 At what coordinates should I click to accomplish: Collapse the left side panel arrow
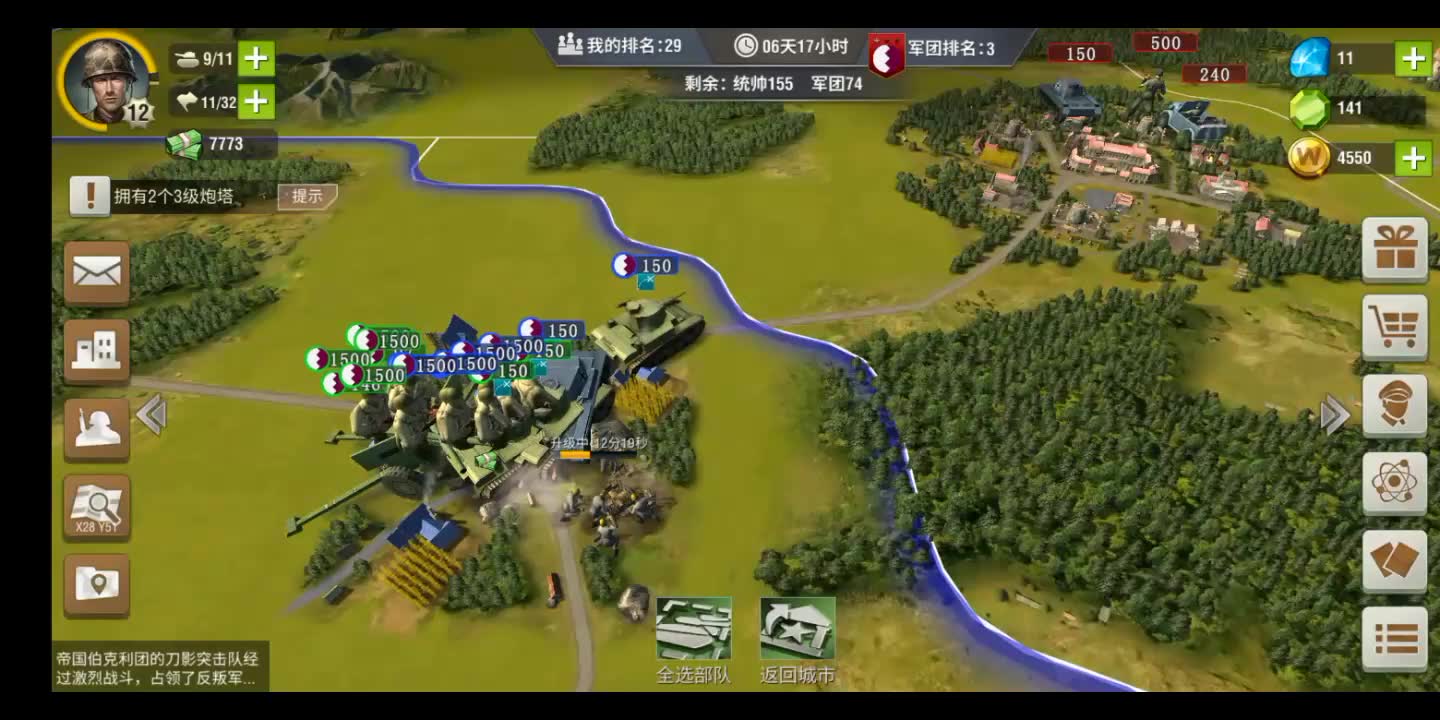pyautogui.click(x=151, y=414)
